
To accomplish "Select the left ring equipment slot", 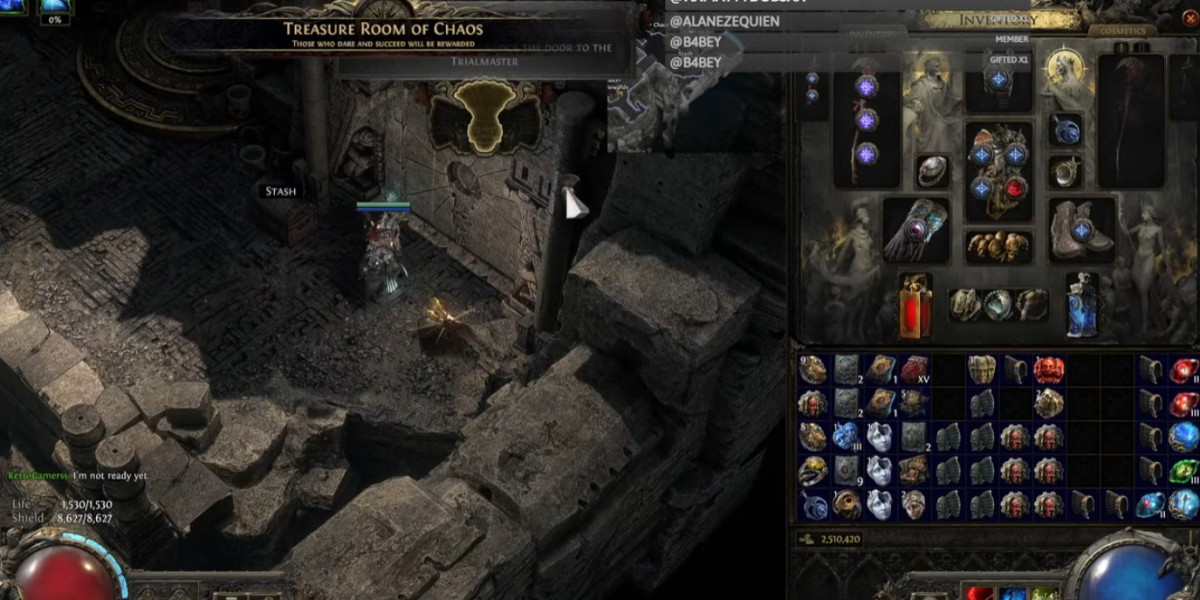I will [x=932, y=171].
